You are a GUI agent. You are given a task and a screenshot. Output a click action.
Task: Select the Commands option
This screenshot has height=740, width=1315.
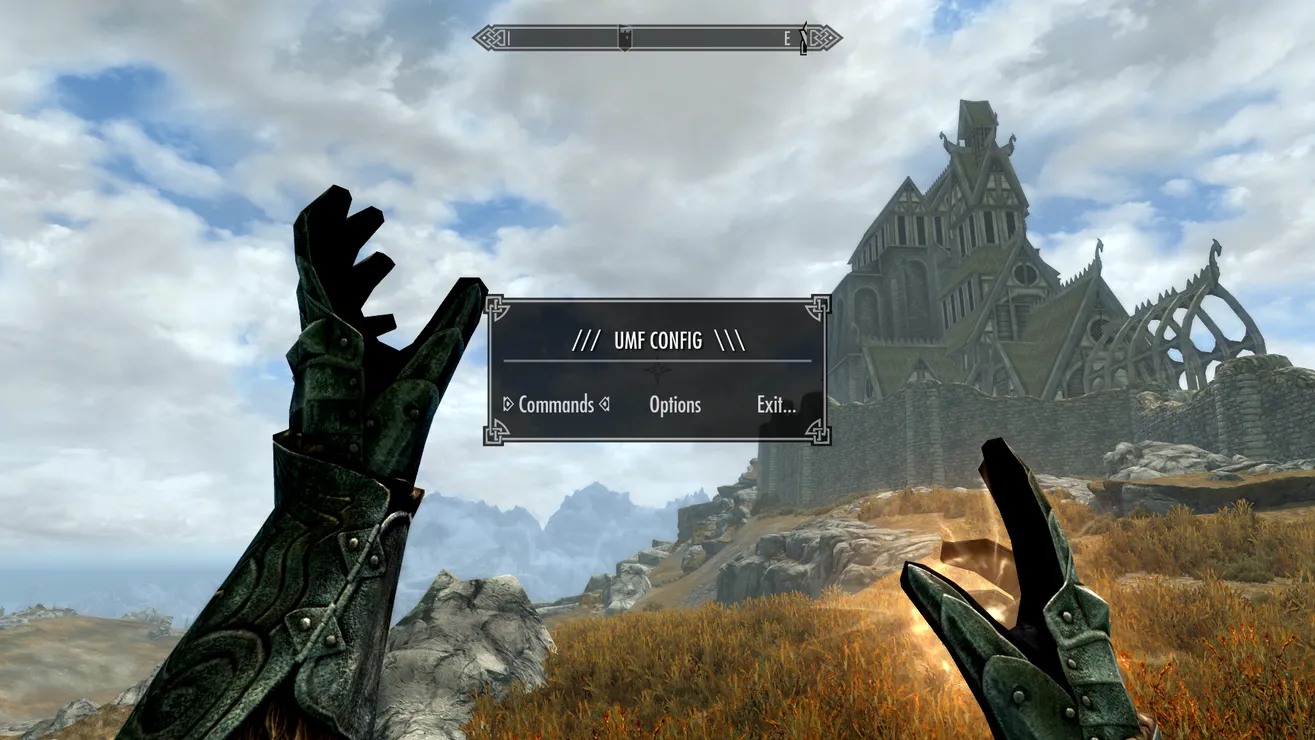click(556, 405)
